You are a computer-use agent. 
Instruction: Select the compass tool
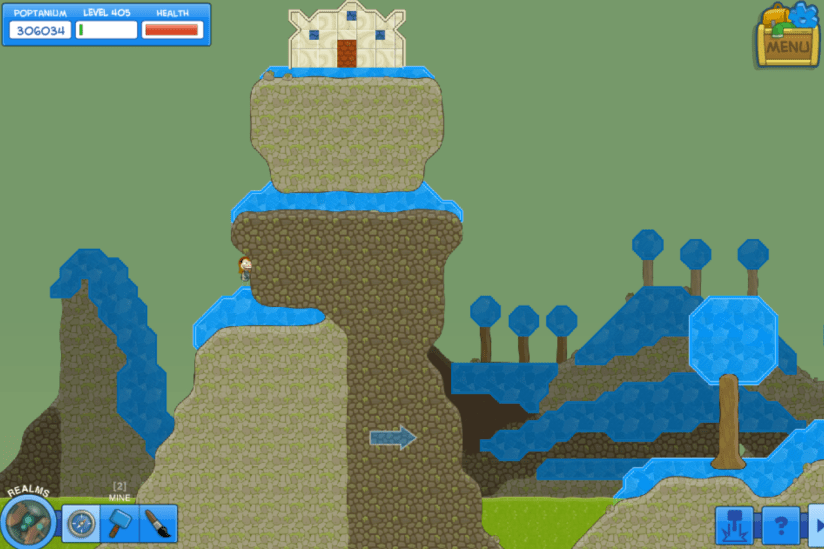(81, 523)
